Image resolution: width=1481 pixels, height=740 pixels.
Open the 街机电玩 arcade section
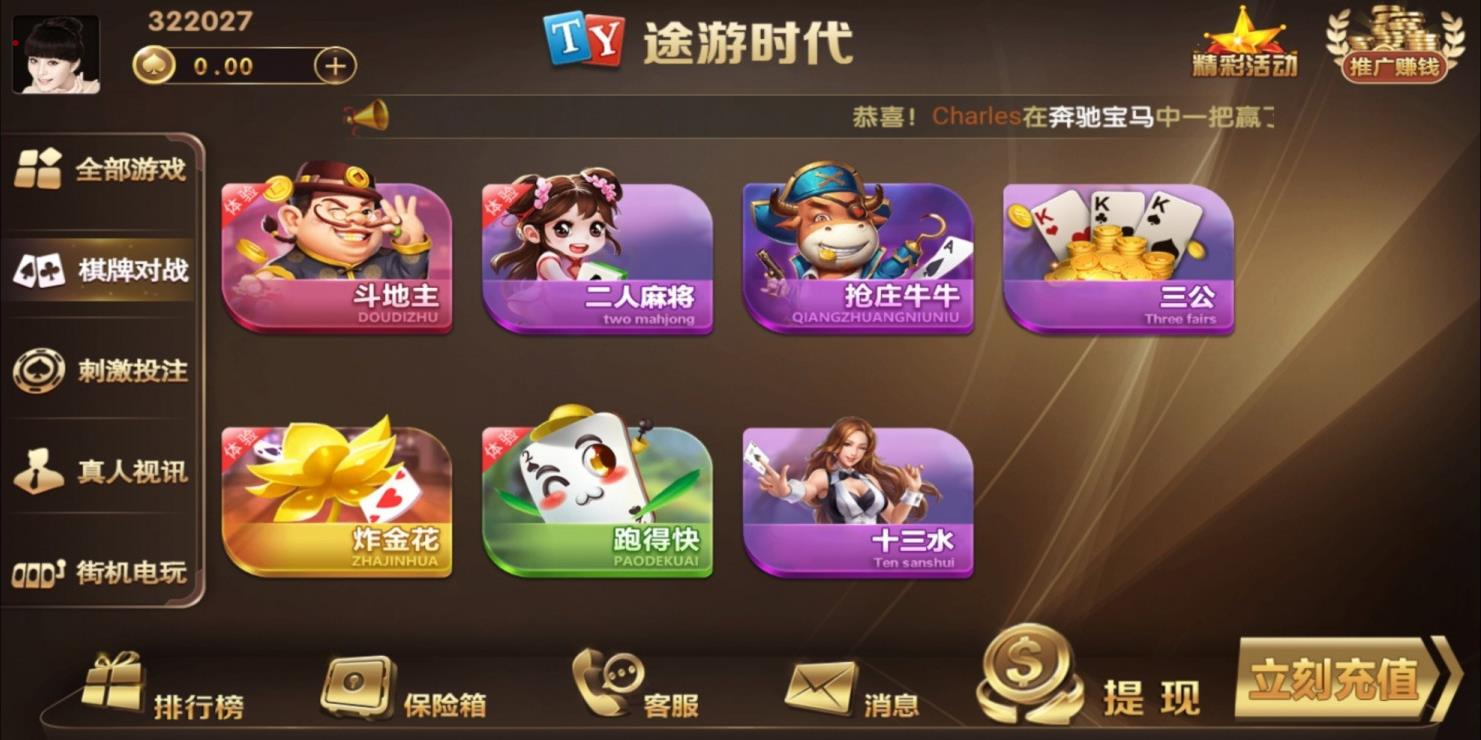(x=100, y=572)
